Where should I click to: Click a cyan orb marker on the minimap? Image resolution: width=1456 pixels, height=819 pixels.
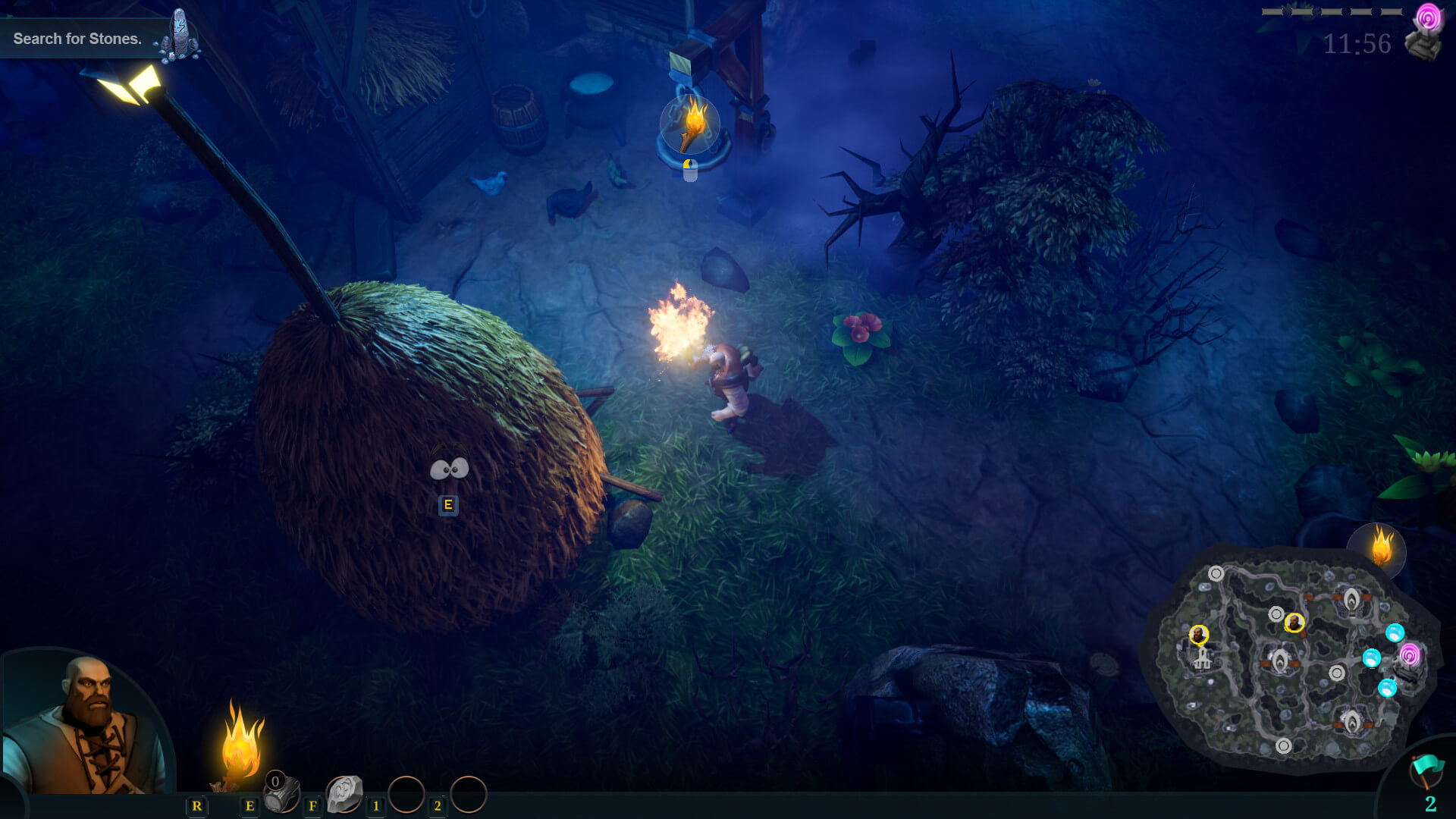click(x=1395, y=634)
